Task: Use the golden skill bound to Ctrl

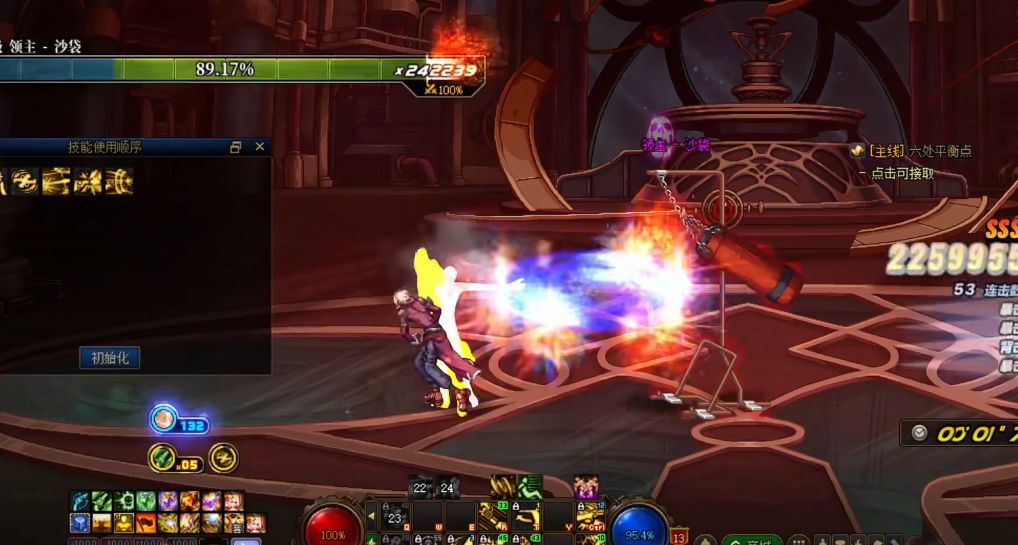Action: pyautogui.click(x=590, y=517)
